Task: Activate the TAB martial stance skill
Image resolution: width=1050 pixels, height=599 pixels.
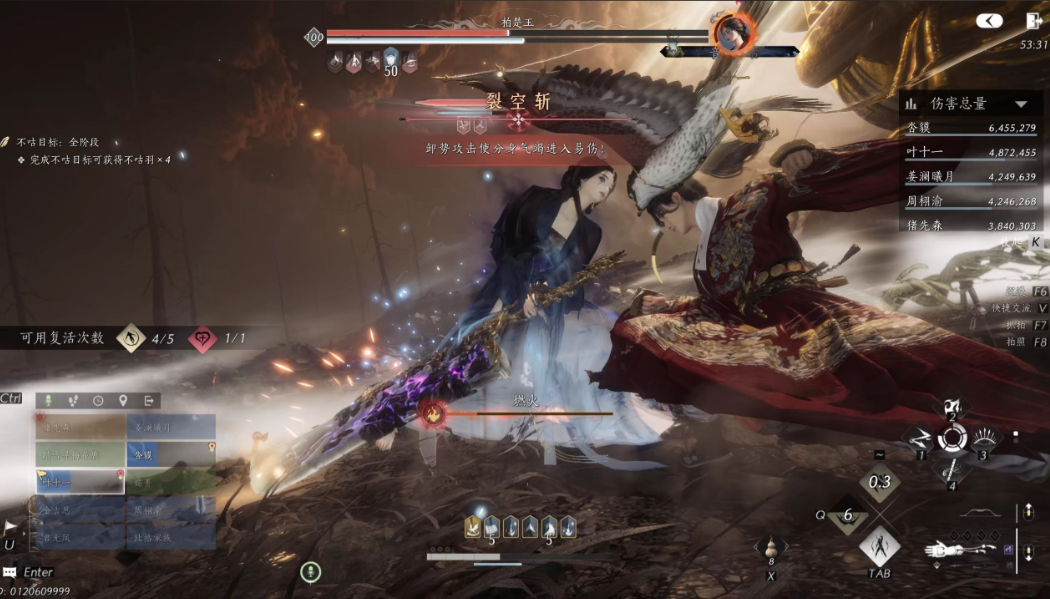Action: click(879, 546)
